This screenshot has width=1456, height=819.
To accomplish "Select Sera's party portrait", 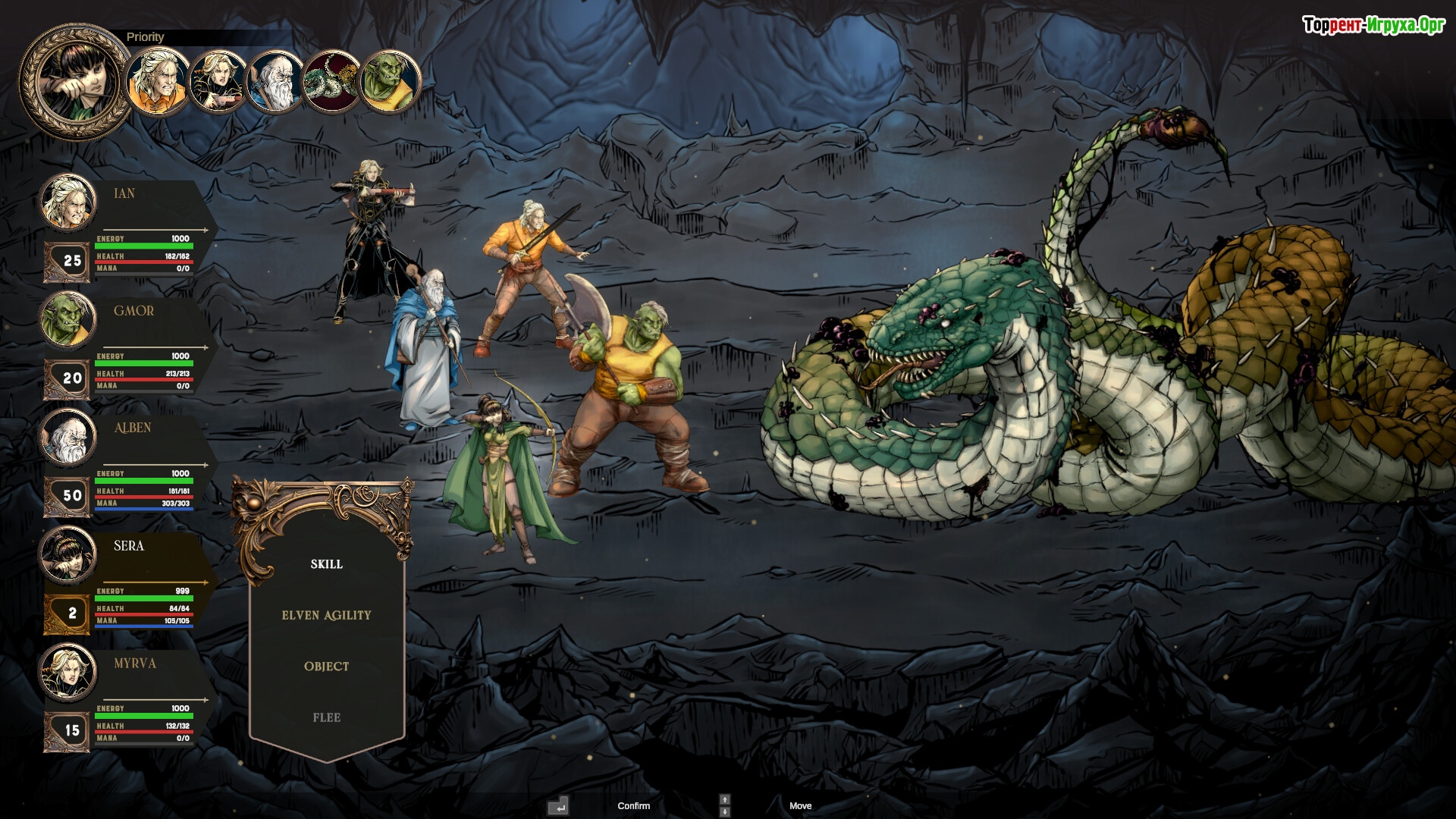I will click(x=68, y=554).
